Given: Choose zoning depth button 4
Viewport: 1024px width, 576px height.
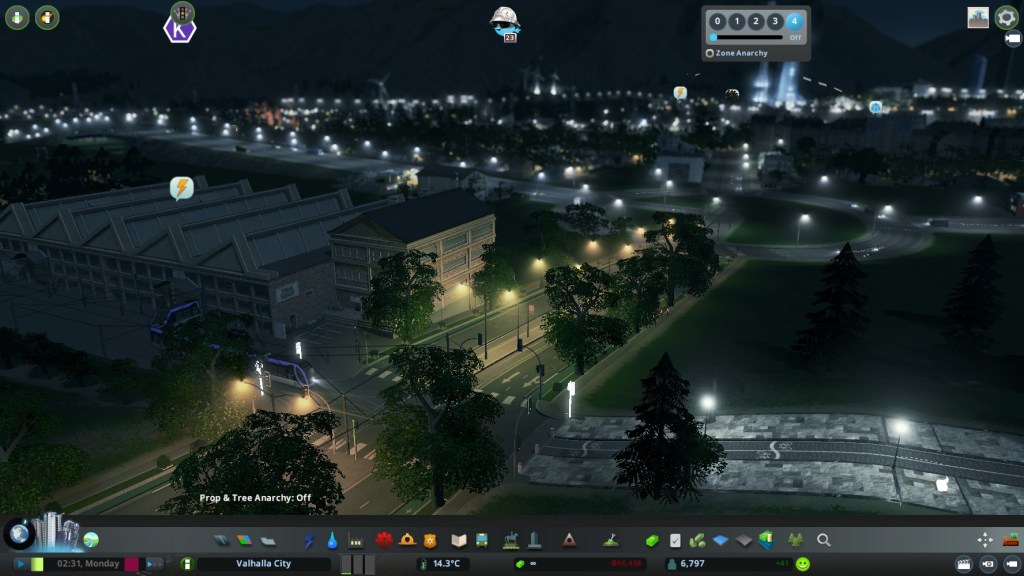Looking at the screenshot, I should point(794,21).
